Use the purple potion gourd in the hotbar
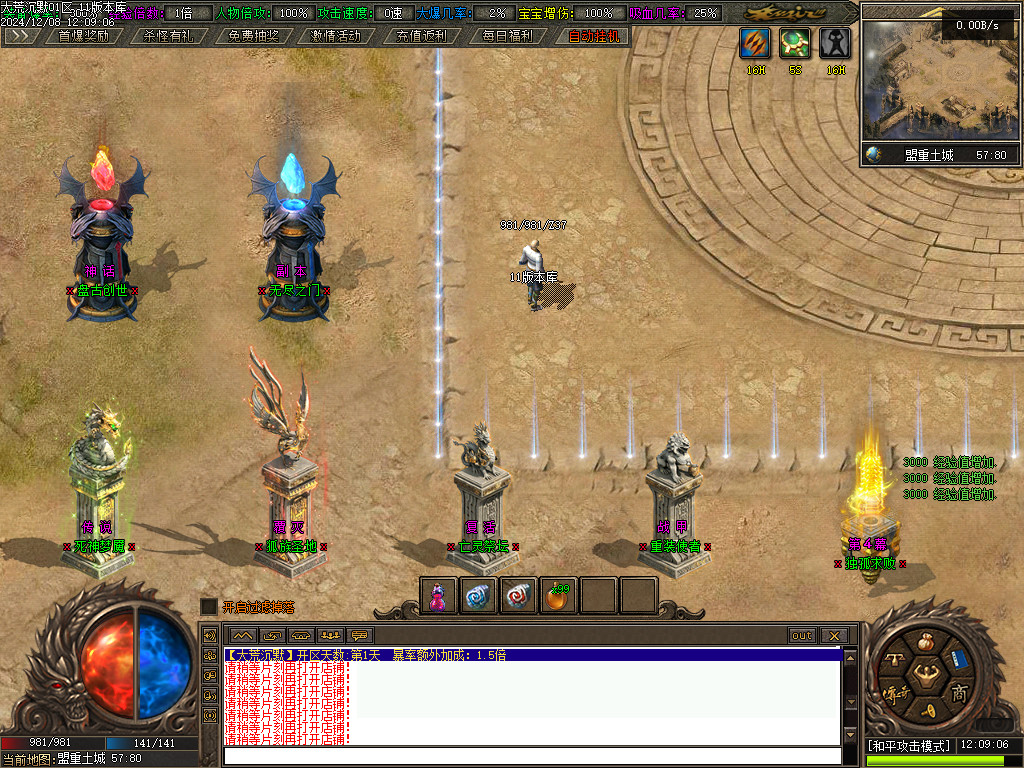Viewport: 1024px width, 768px height. (437, 596)
